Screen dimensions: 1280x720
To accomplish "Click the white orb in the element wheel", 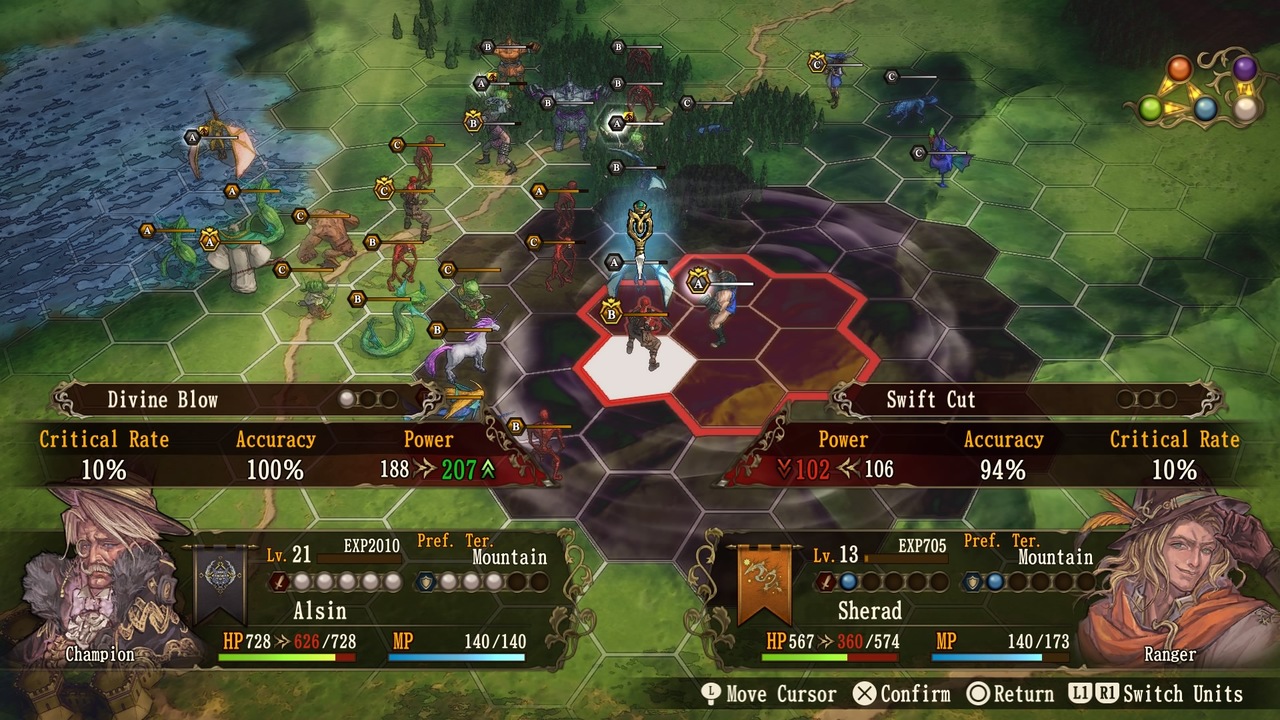I will 1245,109.
